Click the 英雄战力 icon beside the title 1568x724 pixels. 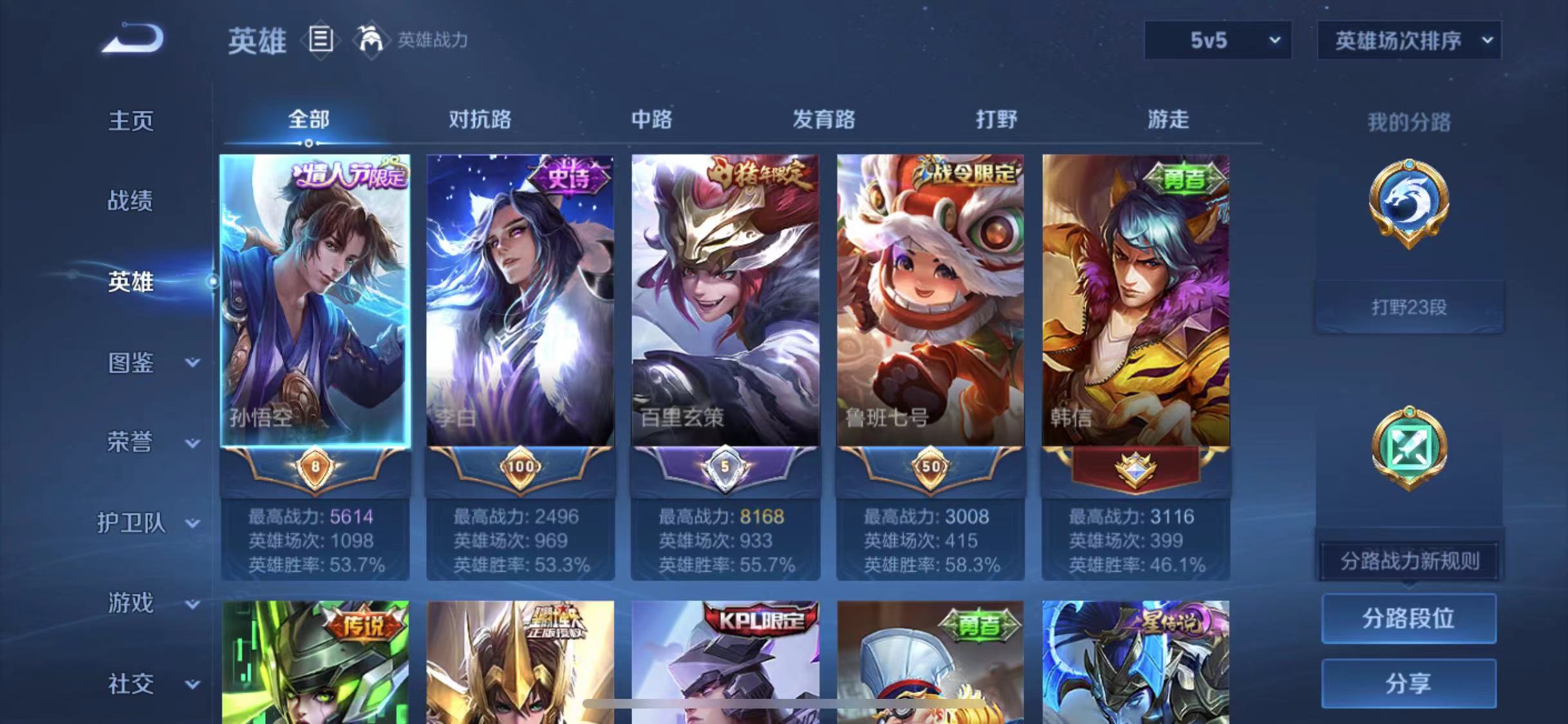point(370,40)
